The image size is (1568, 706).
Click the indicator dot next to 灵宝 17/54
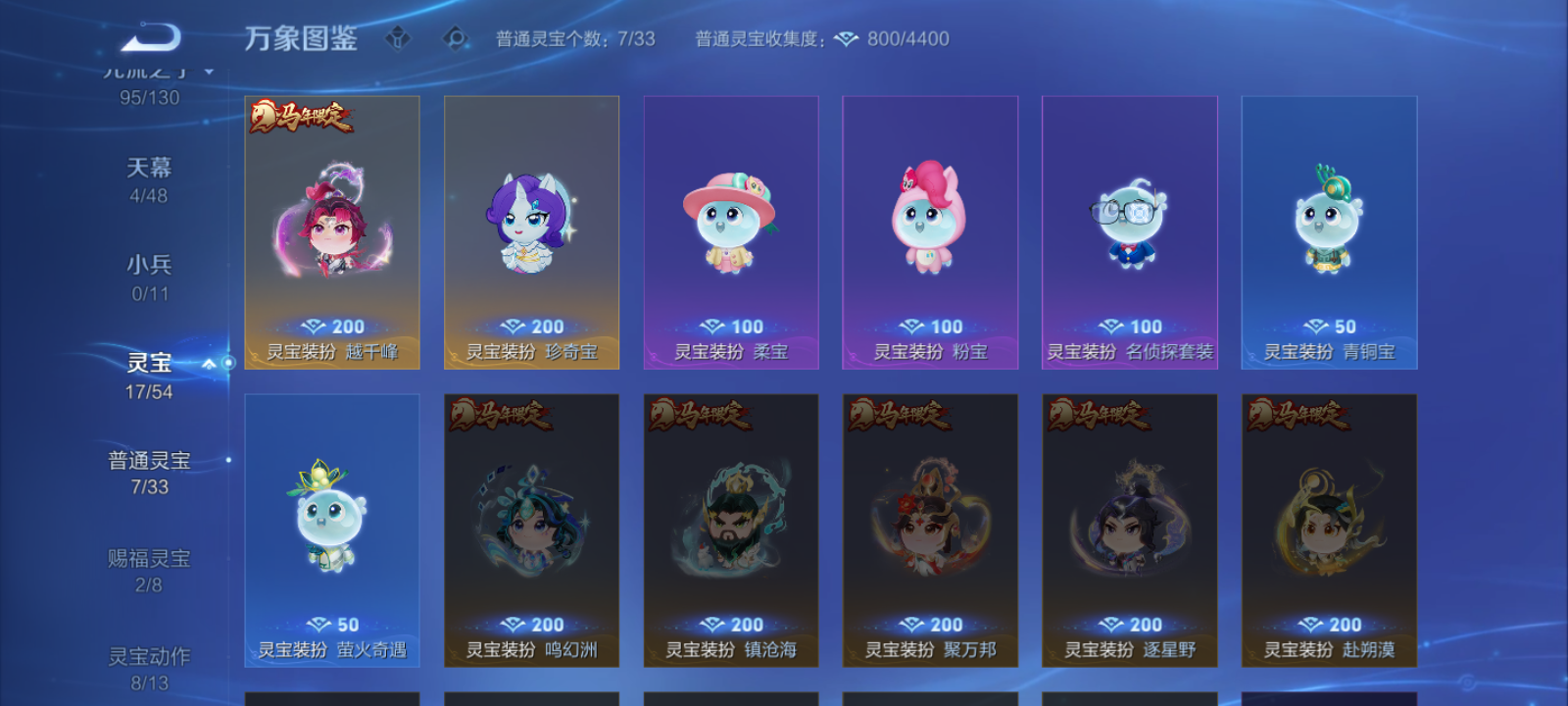coord(227,363)
